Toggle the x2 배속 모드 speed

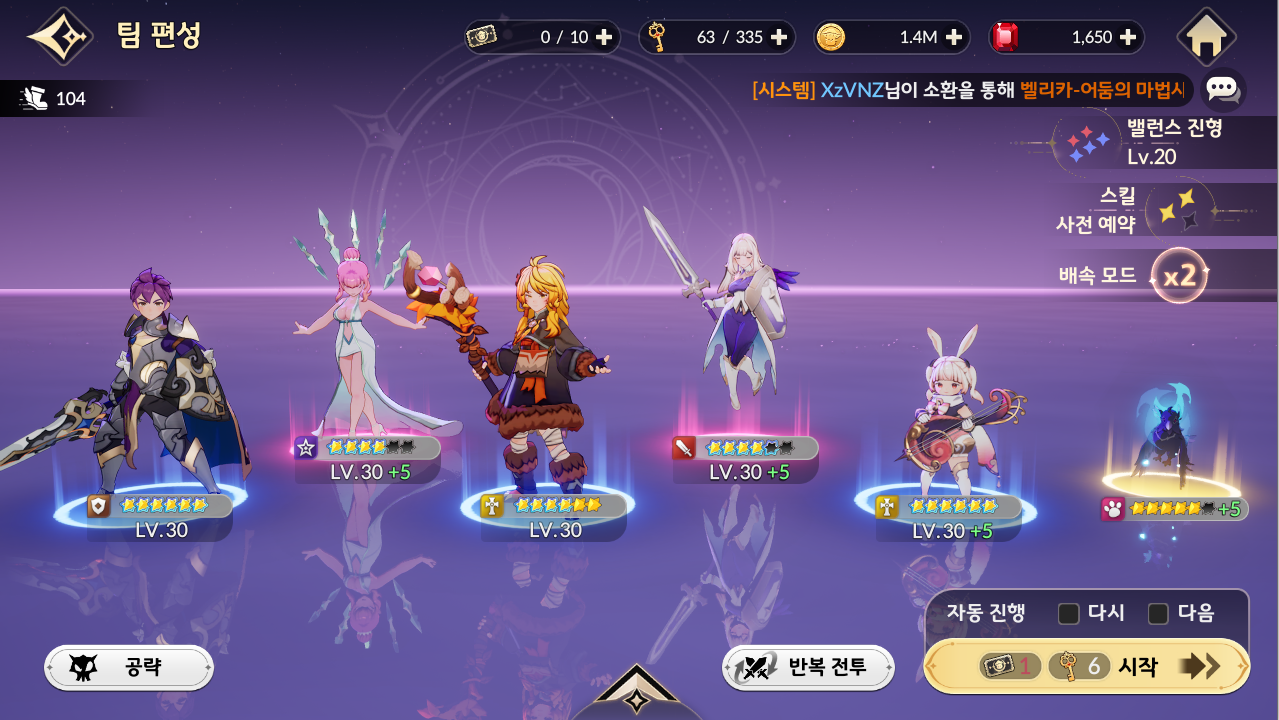click(1179, 275)
